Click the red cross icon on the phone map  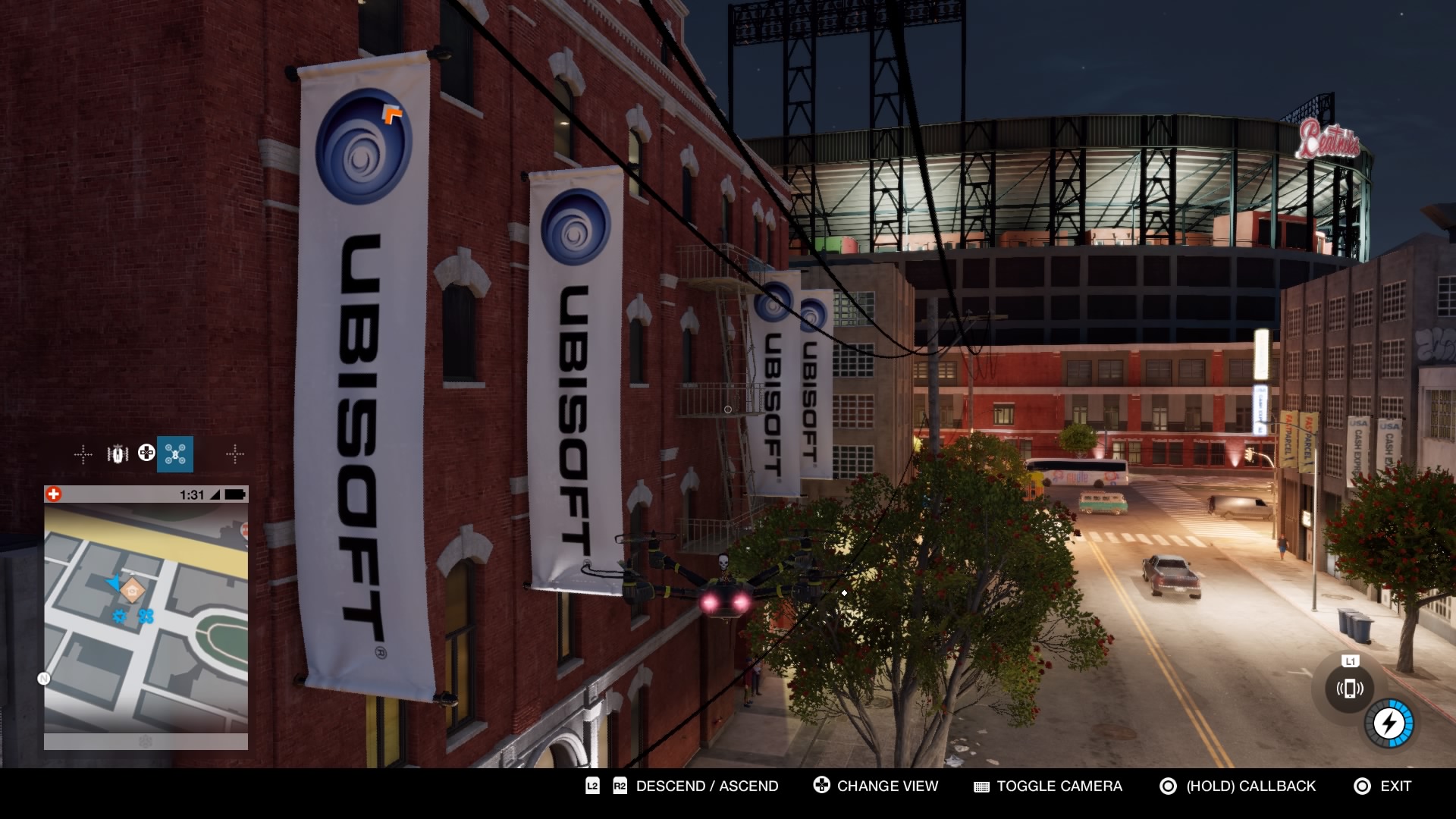tap(54, 494)
